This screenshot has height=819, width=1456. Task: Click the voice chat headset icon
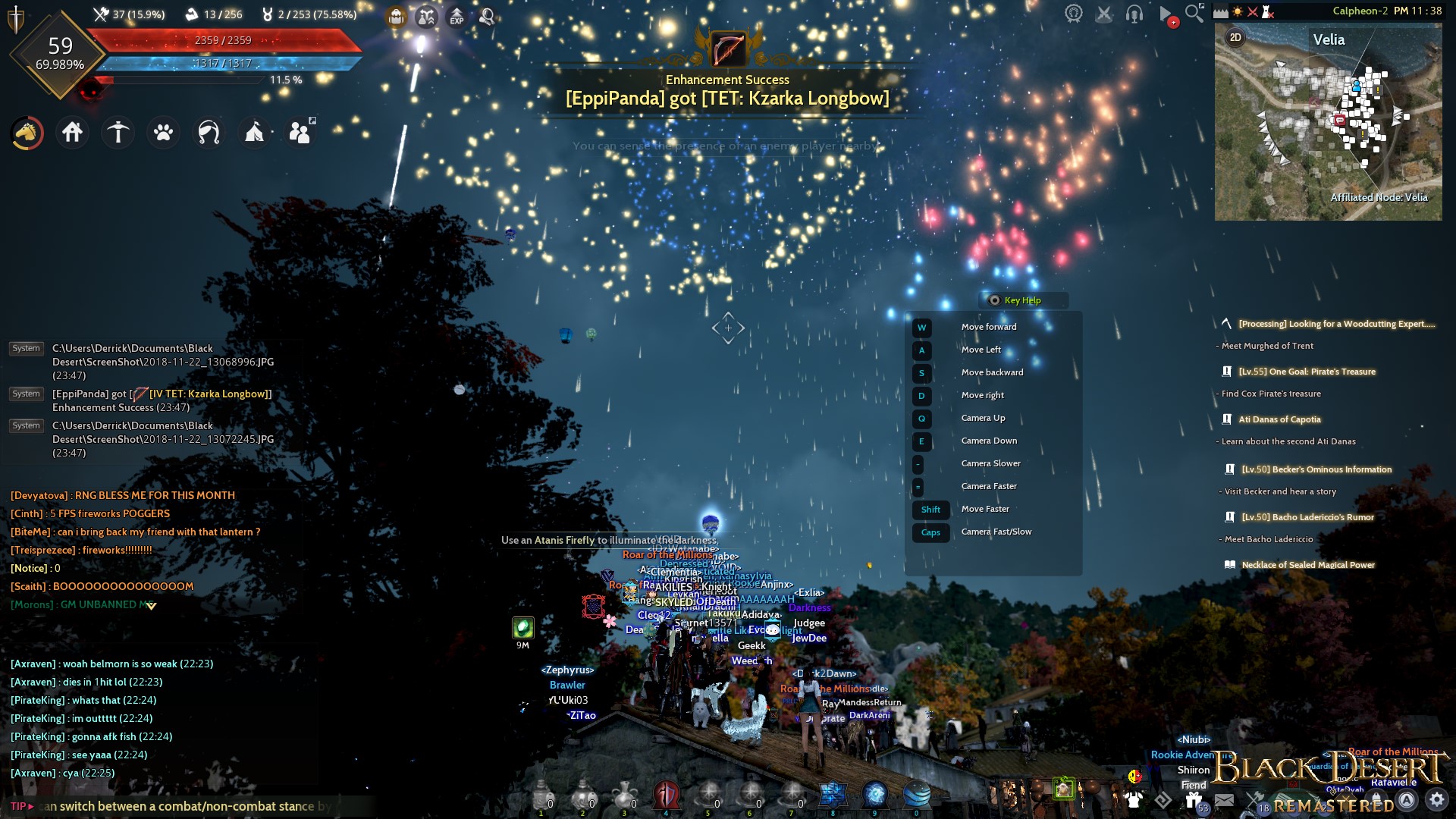click(x=1134, y=15)
